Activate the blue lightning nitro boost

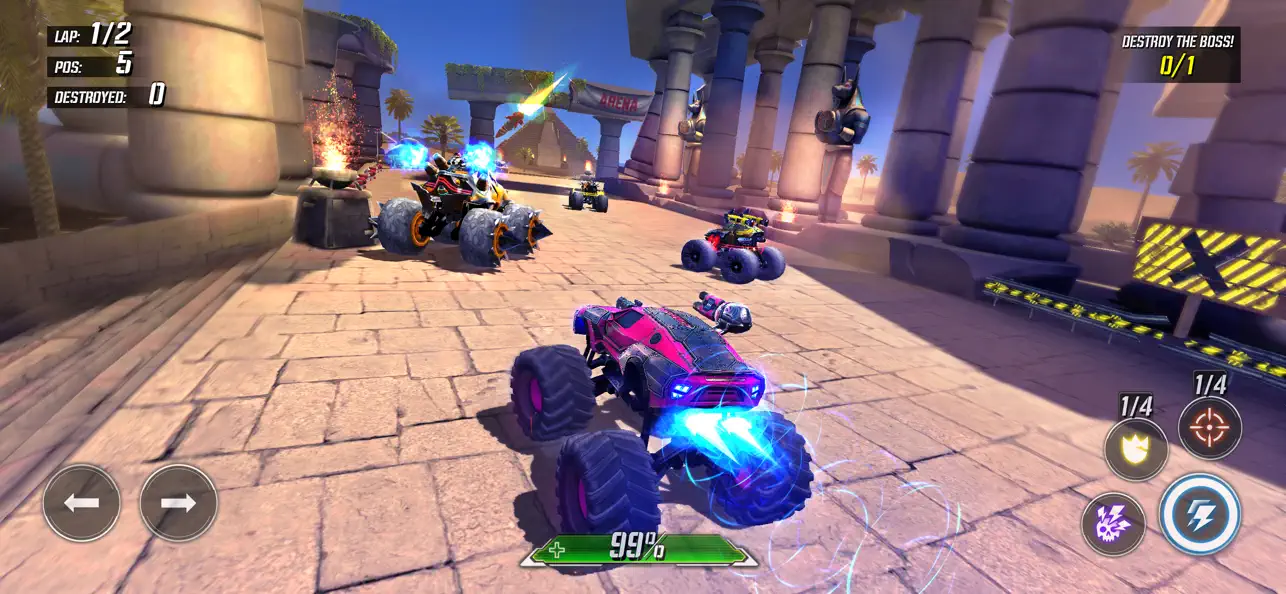(1200, 514)
